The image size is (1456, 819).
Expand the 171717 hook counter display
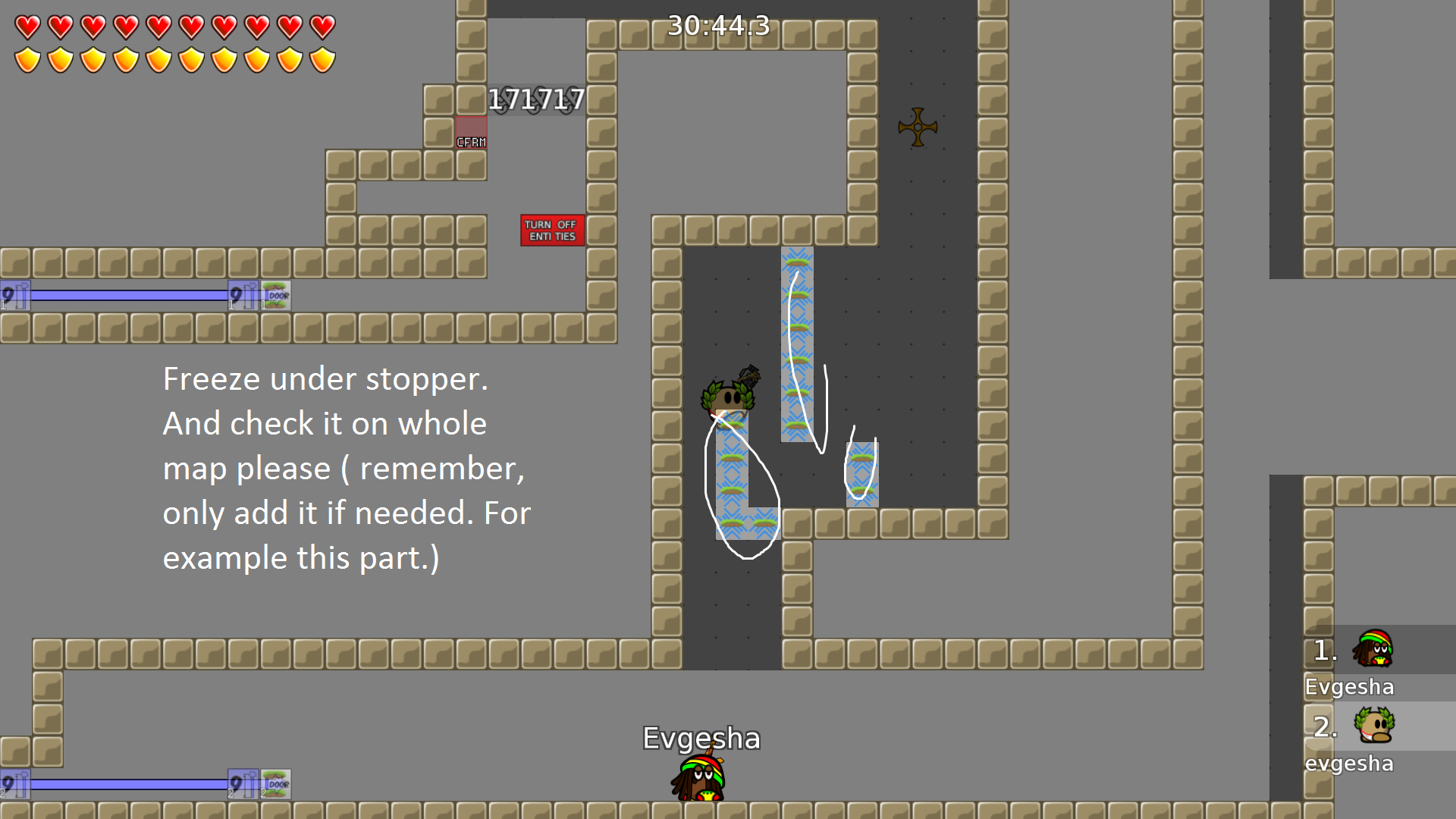tap(535, 99)
